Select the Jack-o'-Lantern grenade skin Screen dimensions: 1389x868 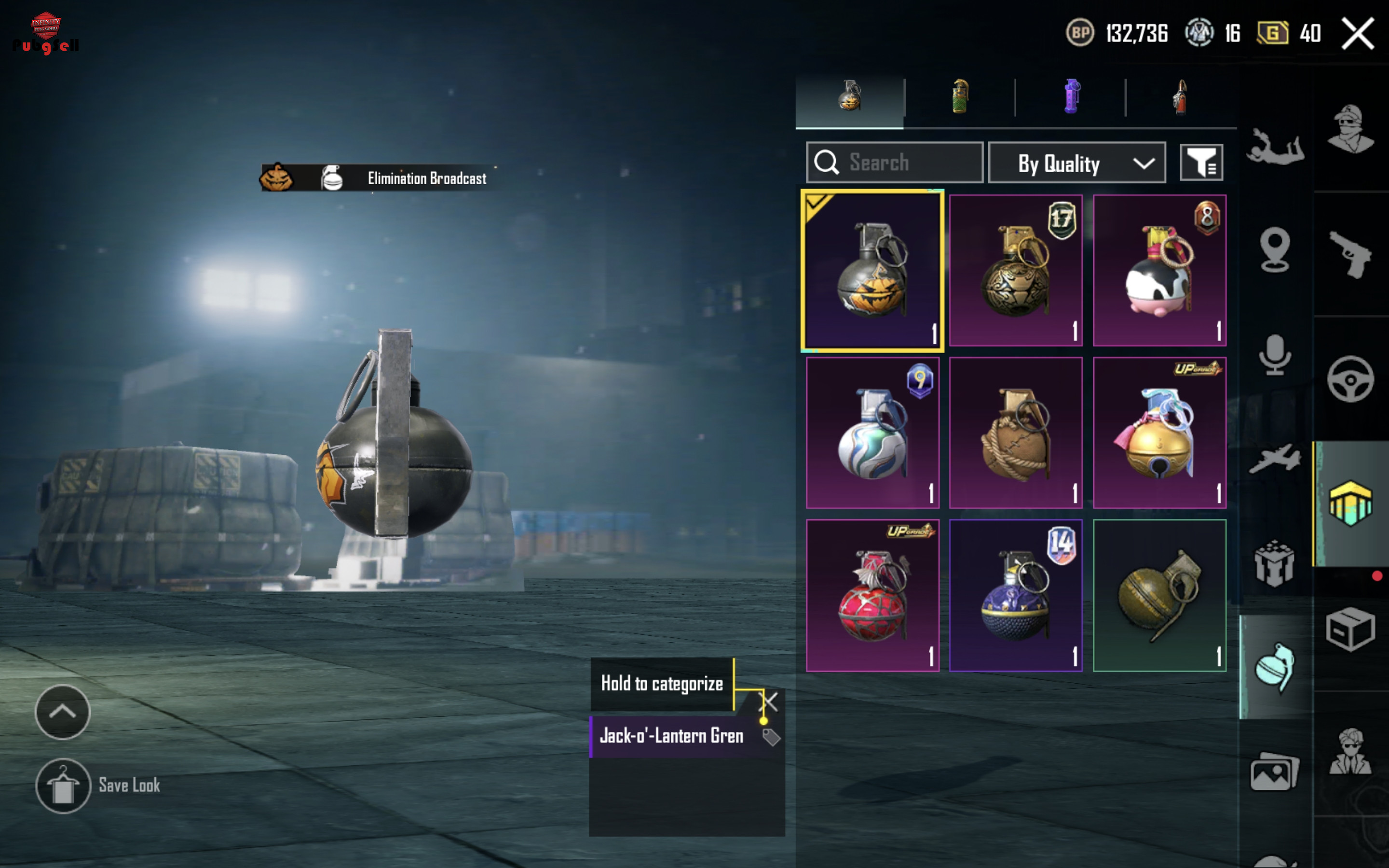click(x=872, y=271)
